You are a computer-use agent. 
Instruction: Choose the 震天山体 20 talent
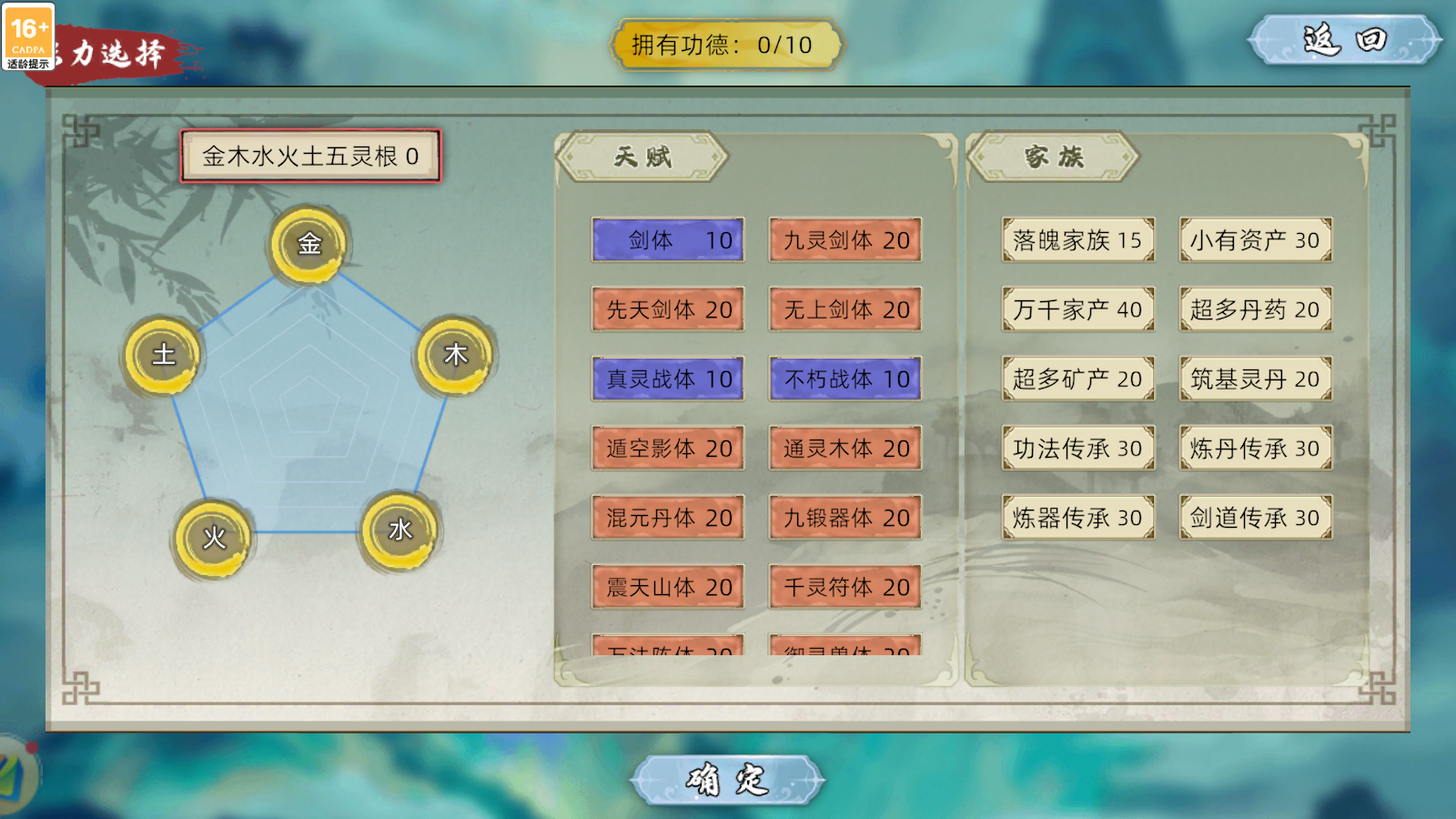coord(668,587)
